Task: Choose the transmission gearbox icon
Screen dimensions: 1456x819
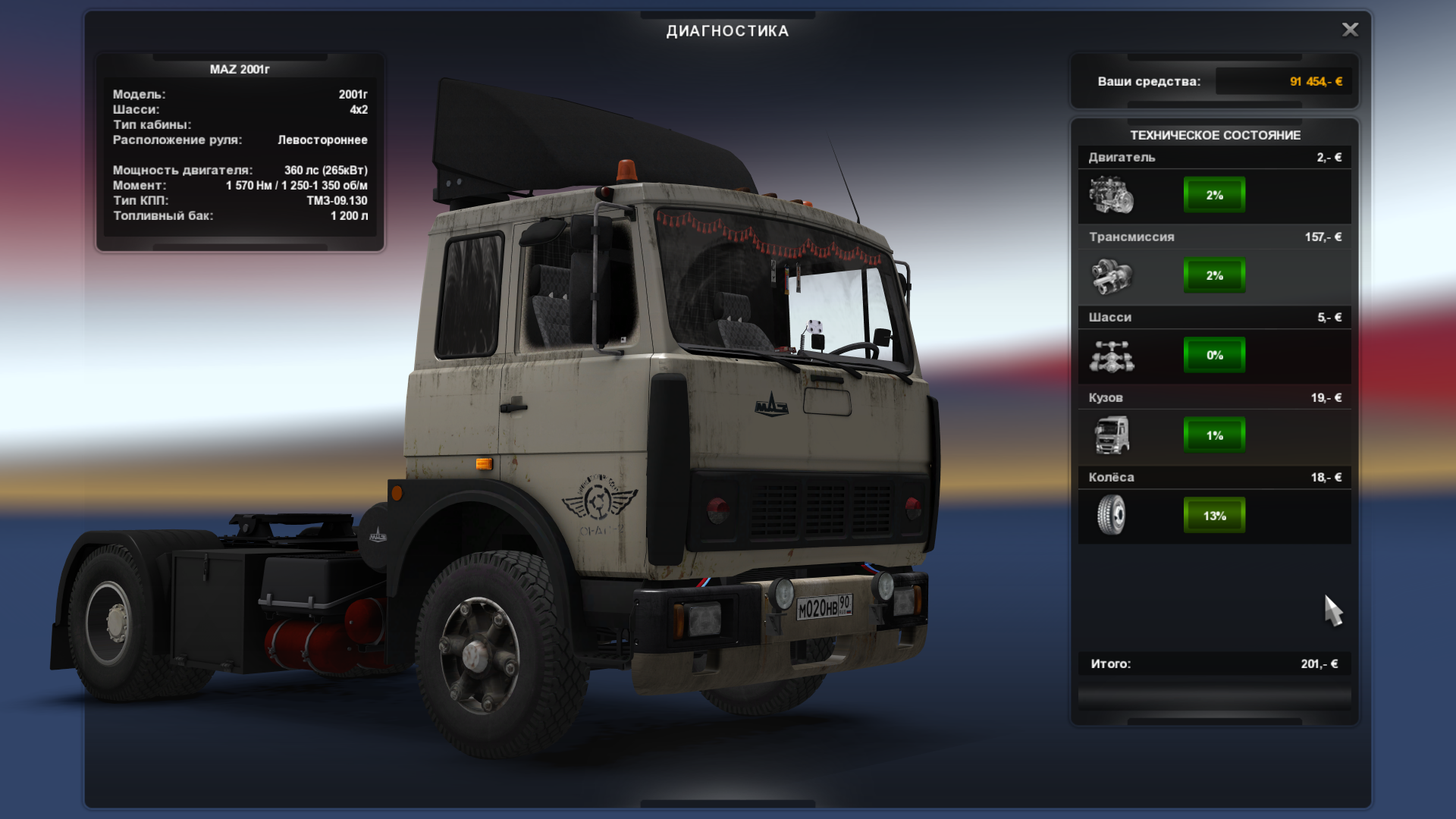Action: tap(1111, 275)
